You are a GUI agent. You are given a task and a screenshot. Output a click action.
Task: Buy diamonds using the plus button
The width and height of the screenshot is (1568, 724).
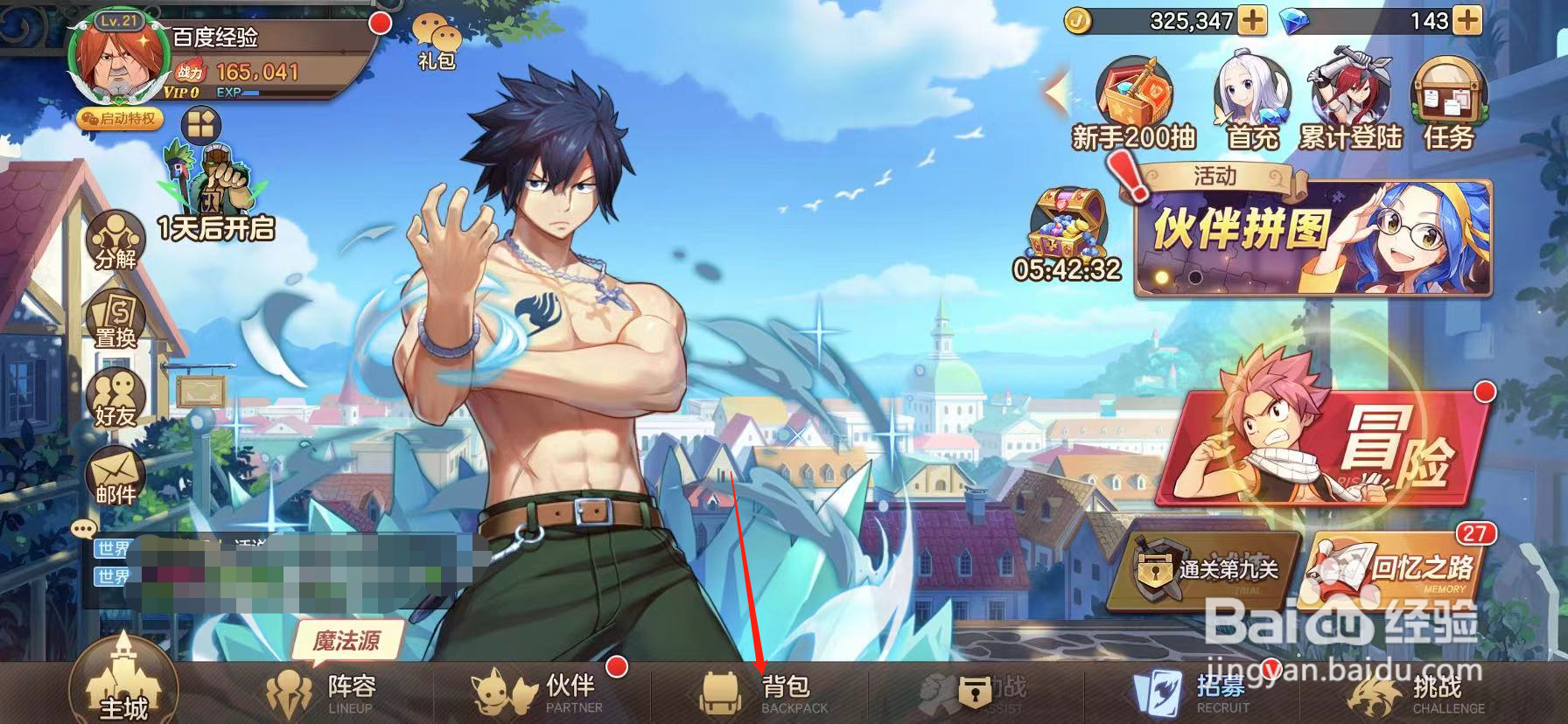click(x=1466, y=21)
